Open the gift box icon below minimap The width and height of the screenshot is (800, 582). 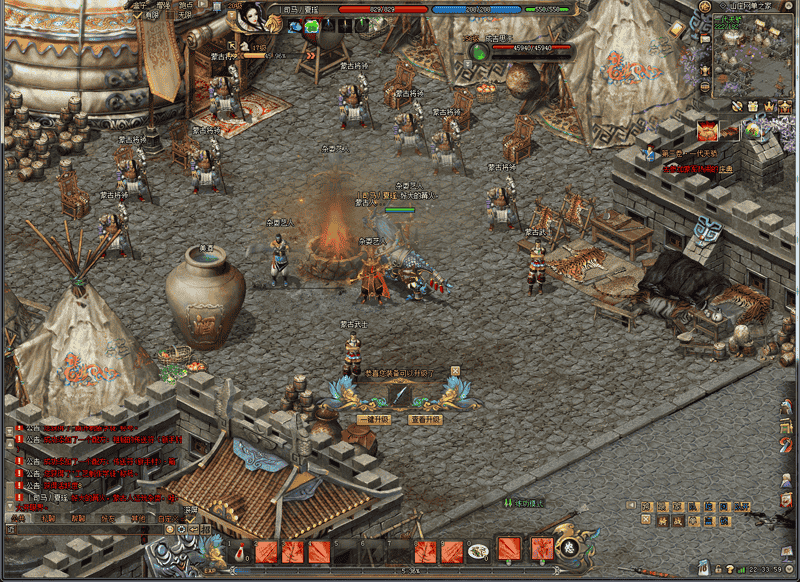click(x=753, y=106)
